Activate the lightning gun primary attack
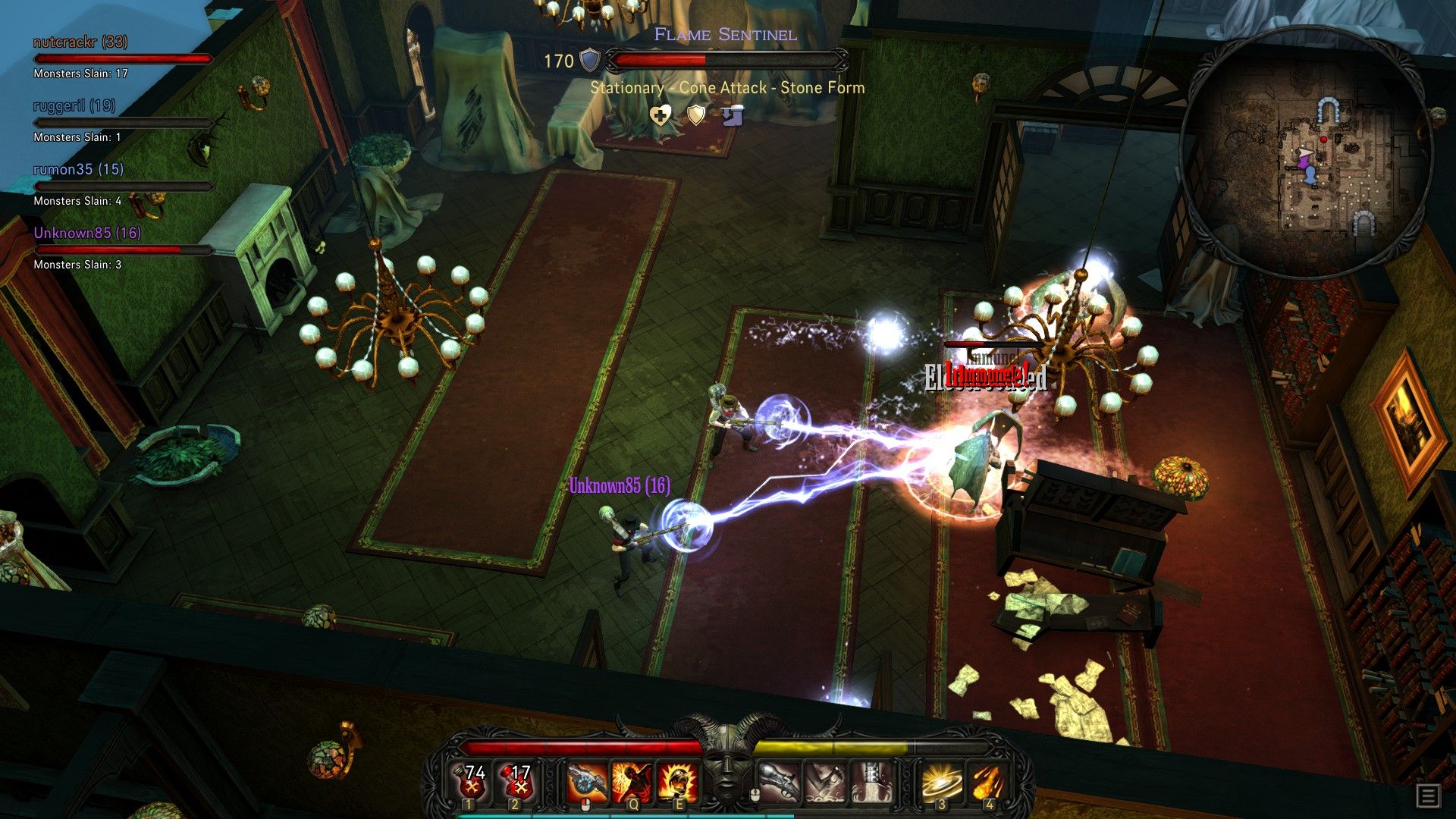This screenshot has width=1456, height=819. click(587, 783)
